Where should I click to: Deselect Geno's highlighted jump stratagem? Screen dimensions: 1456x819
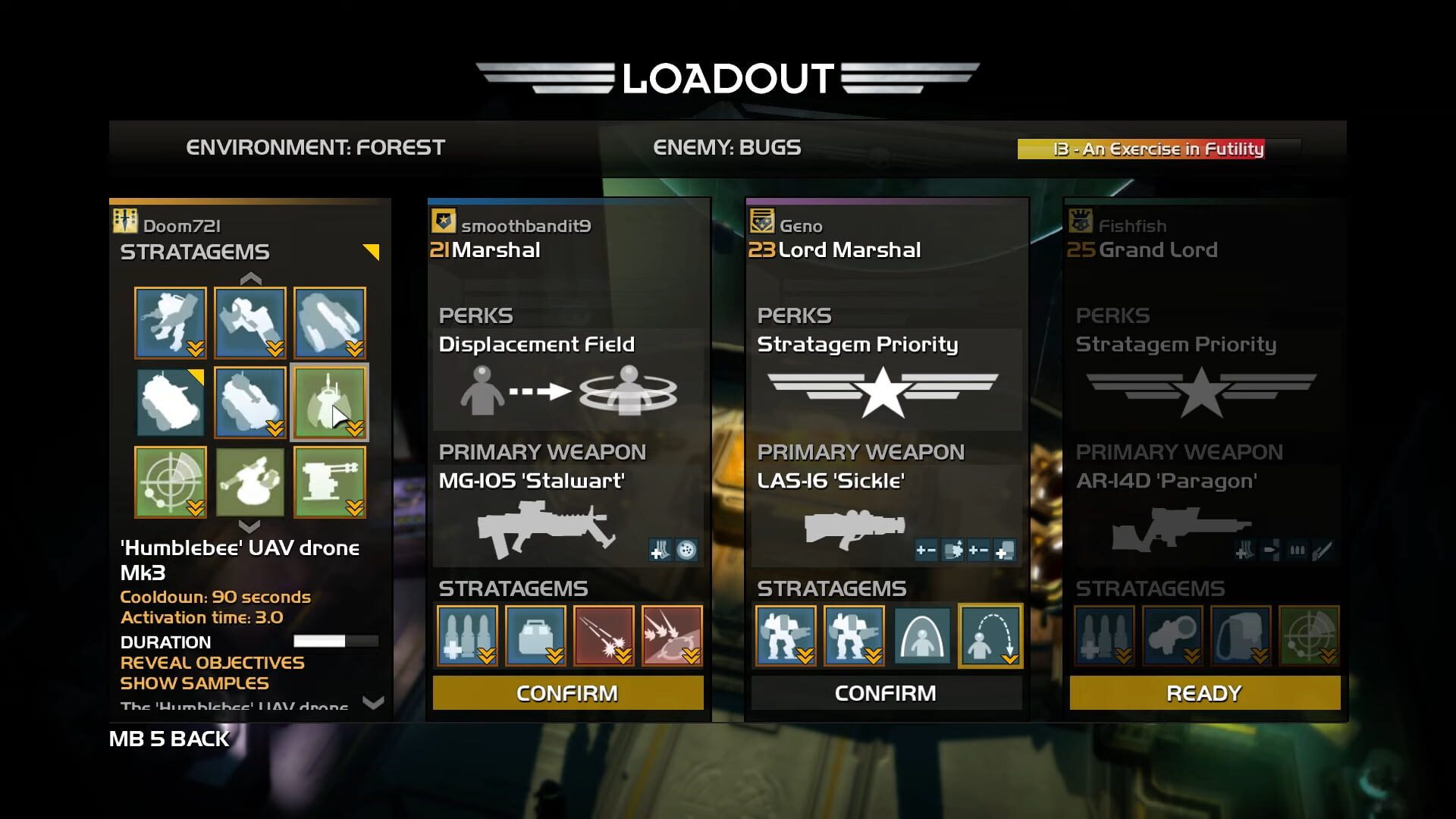[990, 635]
